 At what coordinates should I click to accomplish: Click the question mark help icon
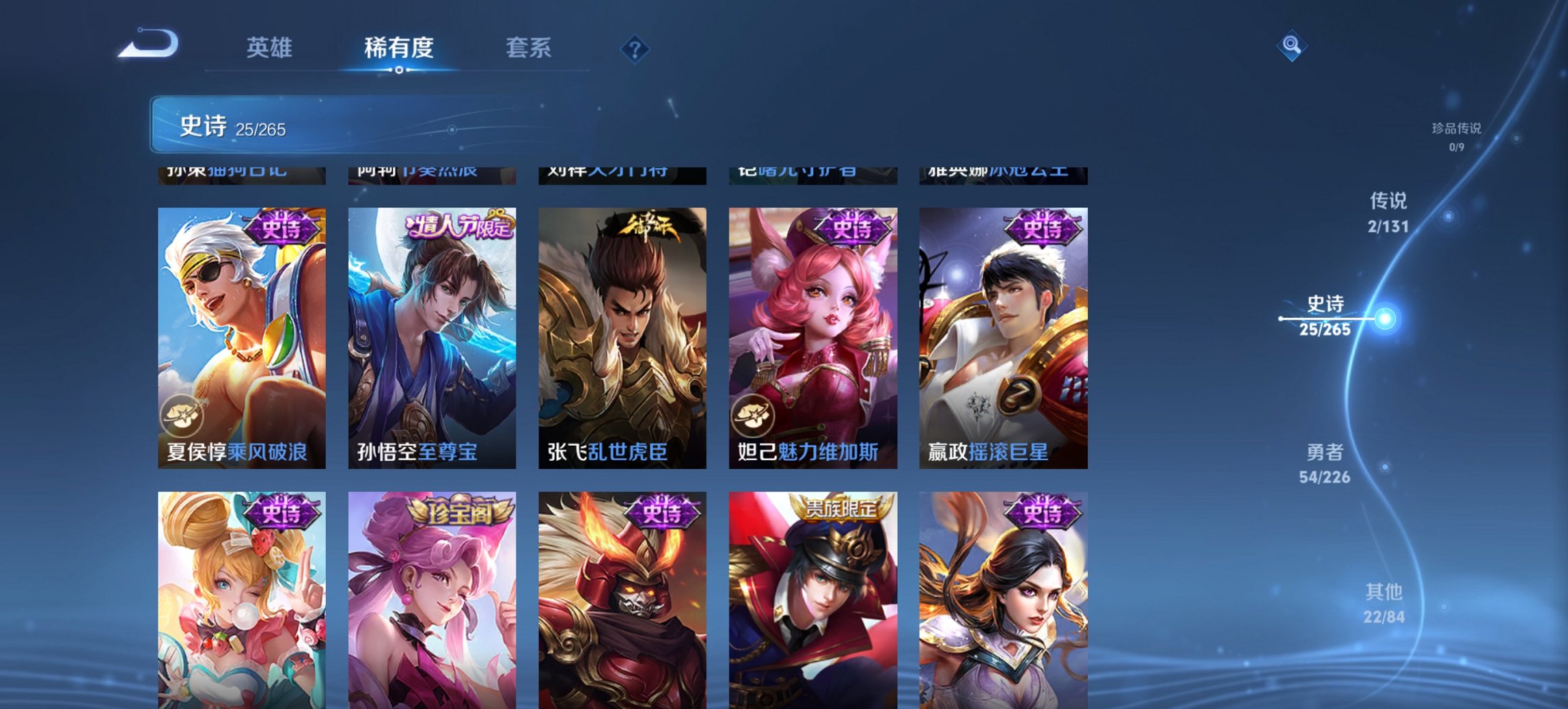[x=635, y=49]
